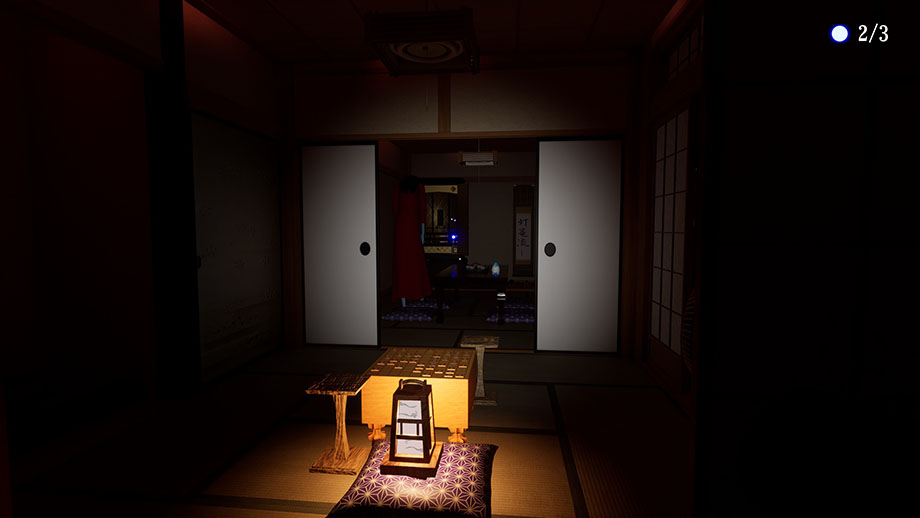
Task: Click the glowing orb collectible icon
Action: [839, 34]
